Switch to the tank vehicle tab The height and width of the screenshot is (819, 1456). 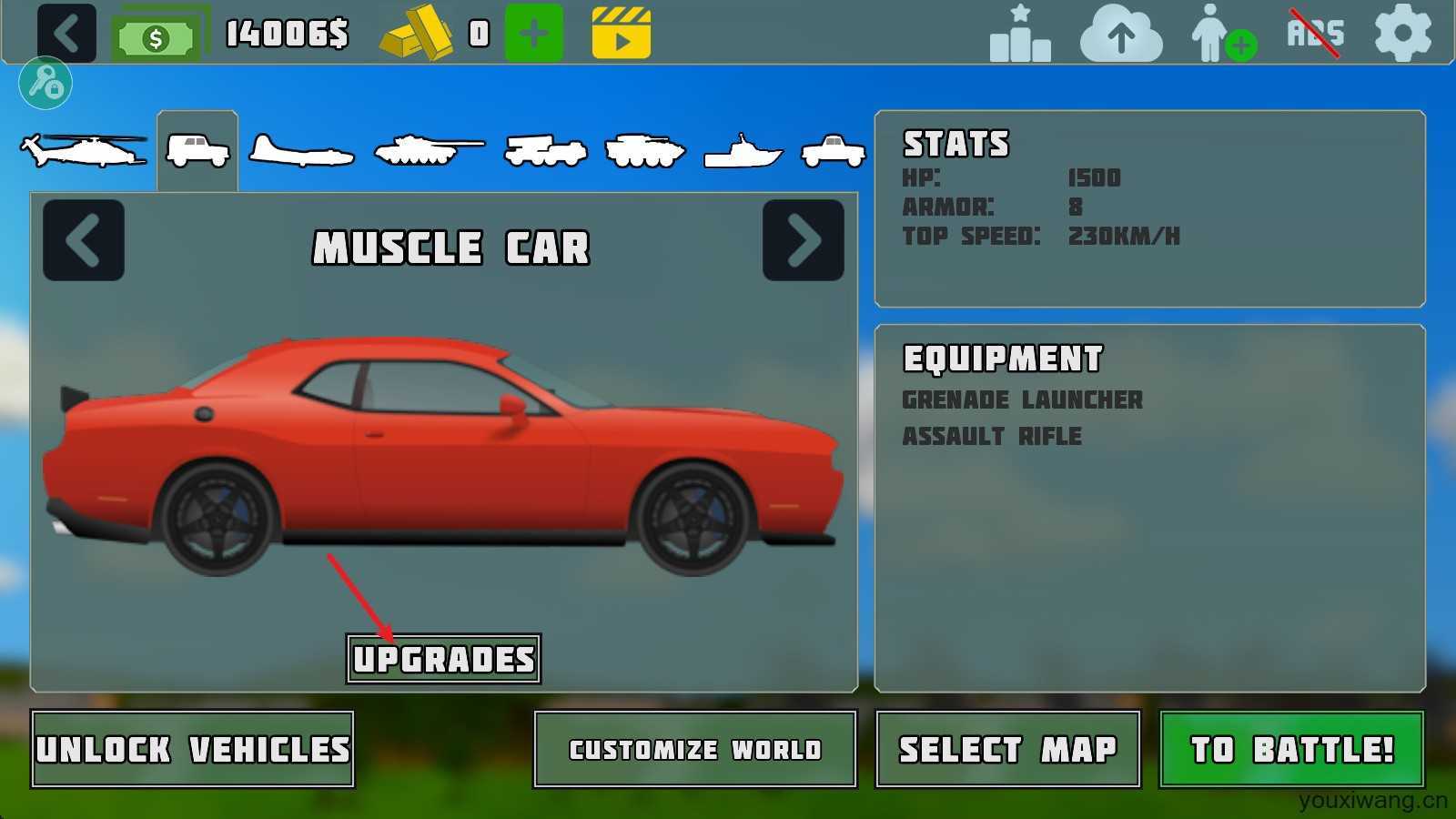coord(428,150)
